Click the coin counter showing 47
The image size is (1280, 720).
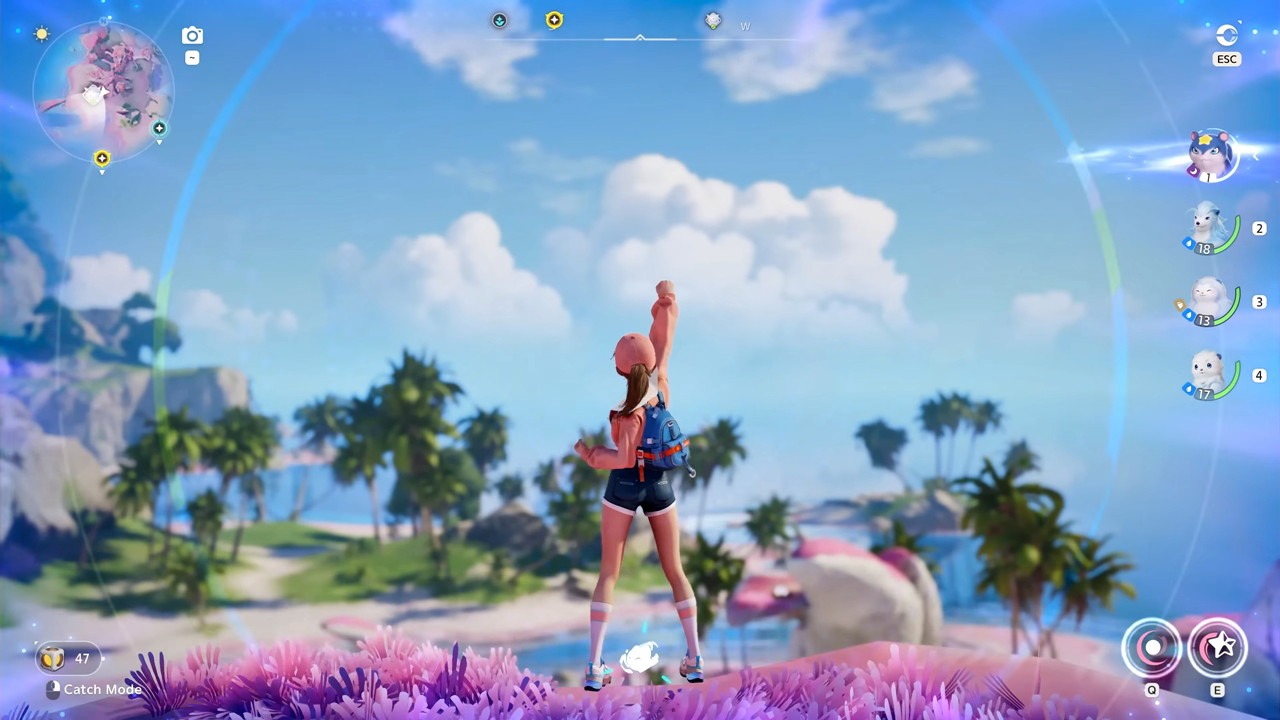click(x=68, y=658)
